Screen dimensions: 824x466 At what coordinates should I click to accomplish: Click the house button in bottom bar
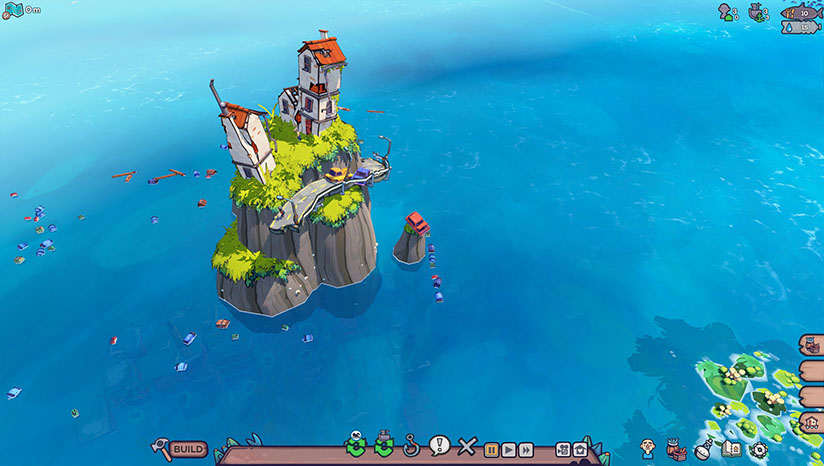[579, 450]
